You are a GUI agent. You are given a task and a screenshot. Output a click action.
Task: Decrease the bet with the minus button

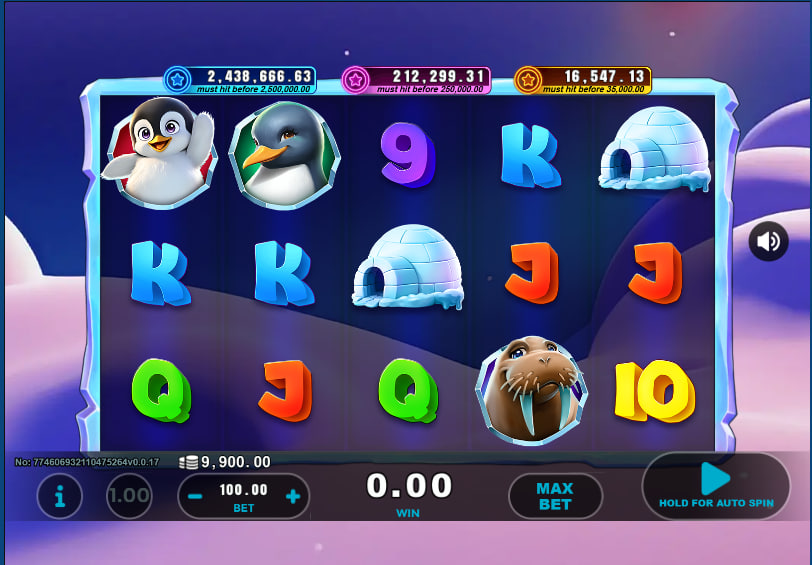click(196, 497)
